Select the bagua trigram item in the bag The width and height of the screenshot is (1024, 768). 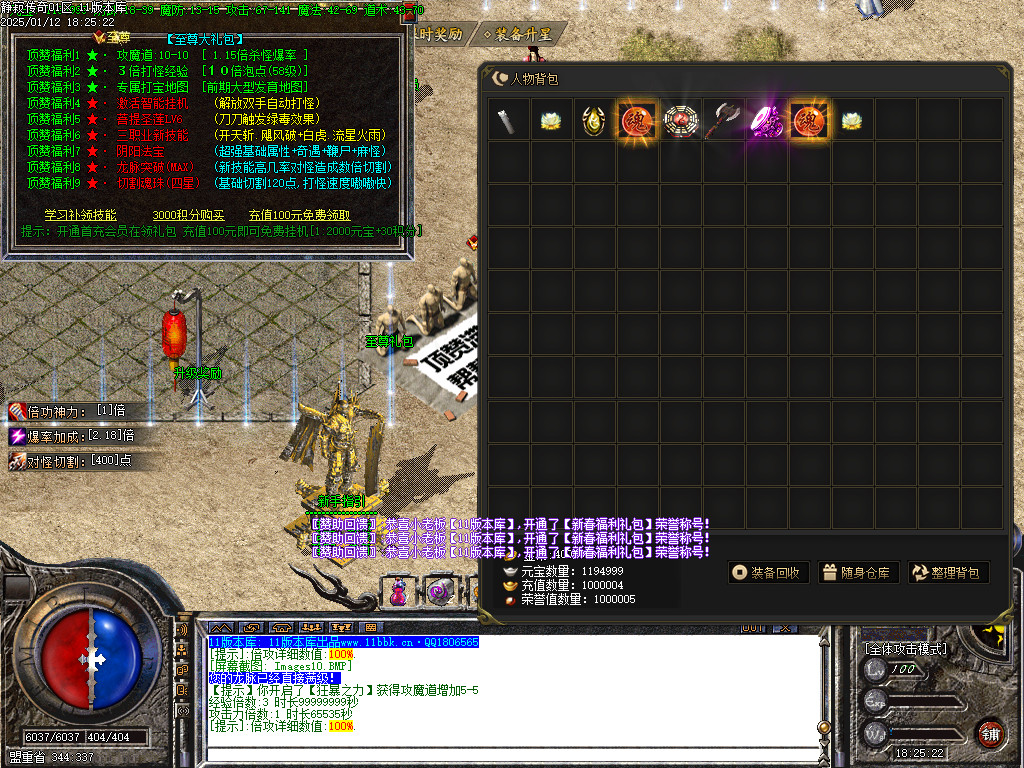(x=680, y=121)
